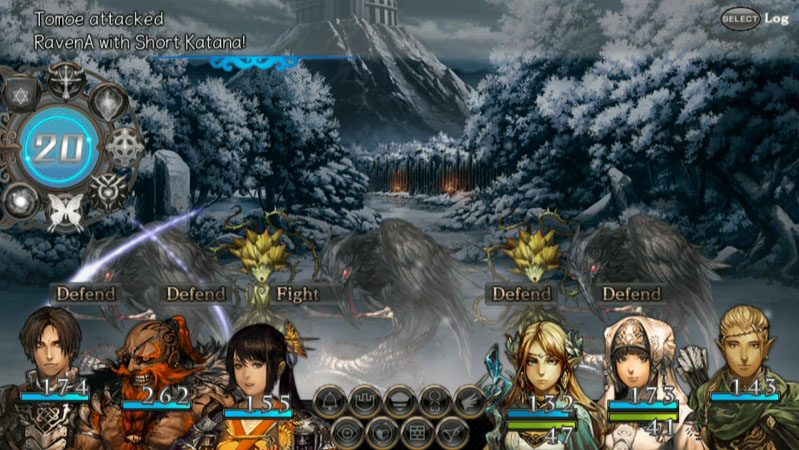Click the heart with arrows icon
This screenshot has height=450, width=799.
383,433
